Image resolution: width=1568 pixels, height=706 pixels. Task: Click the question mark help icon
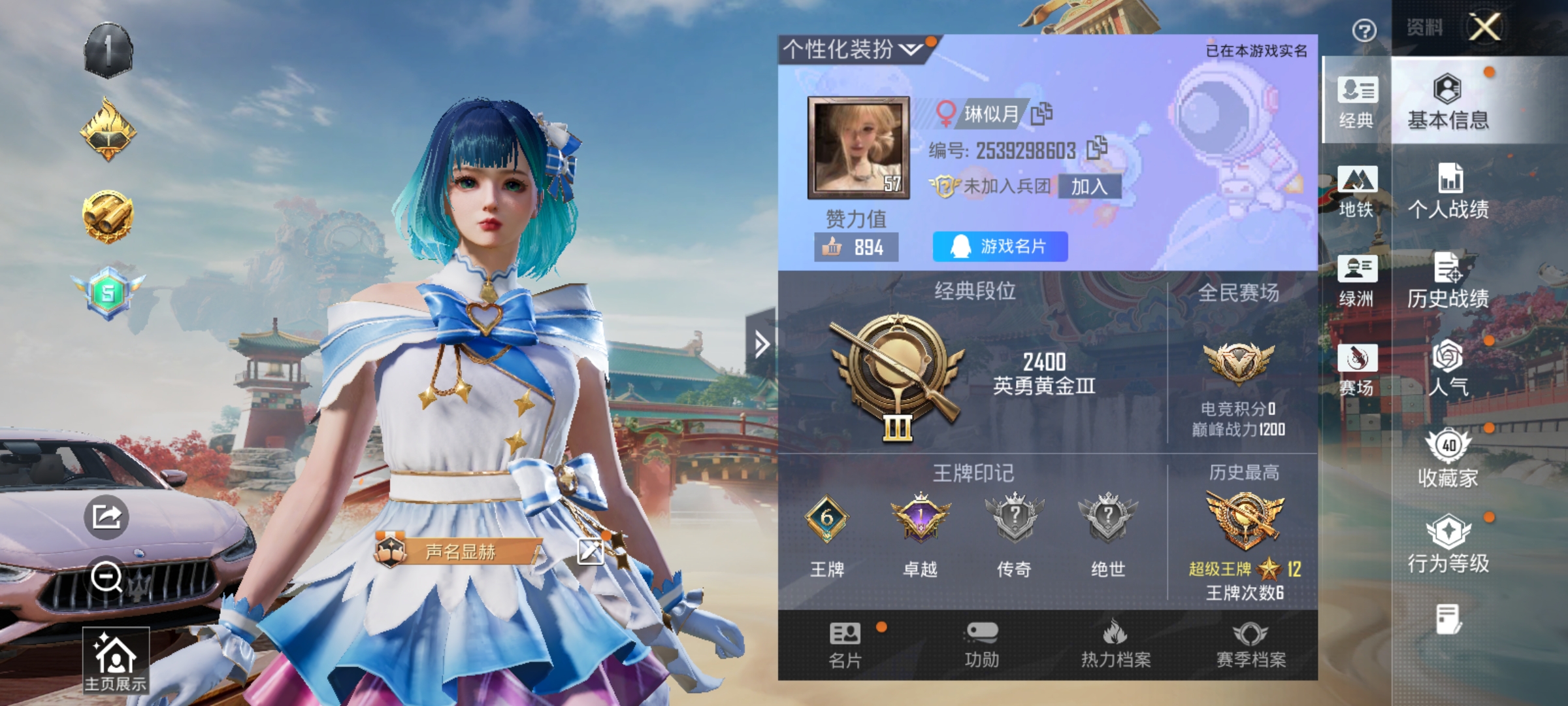click(x=1364, y=30)
